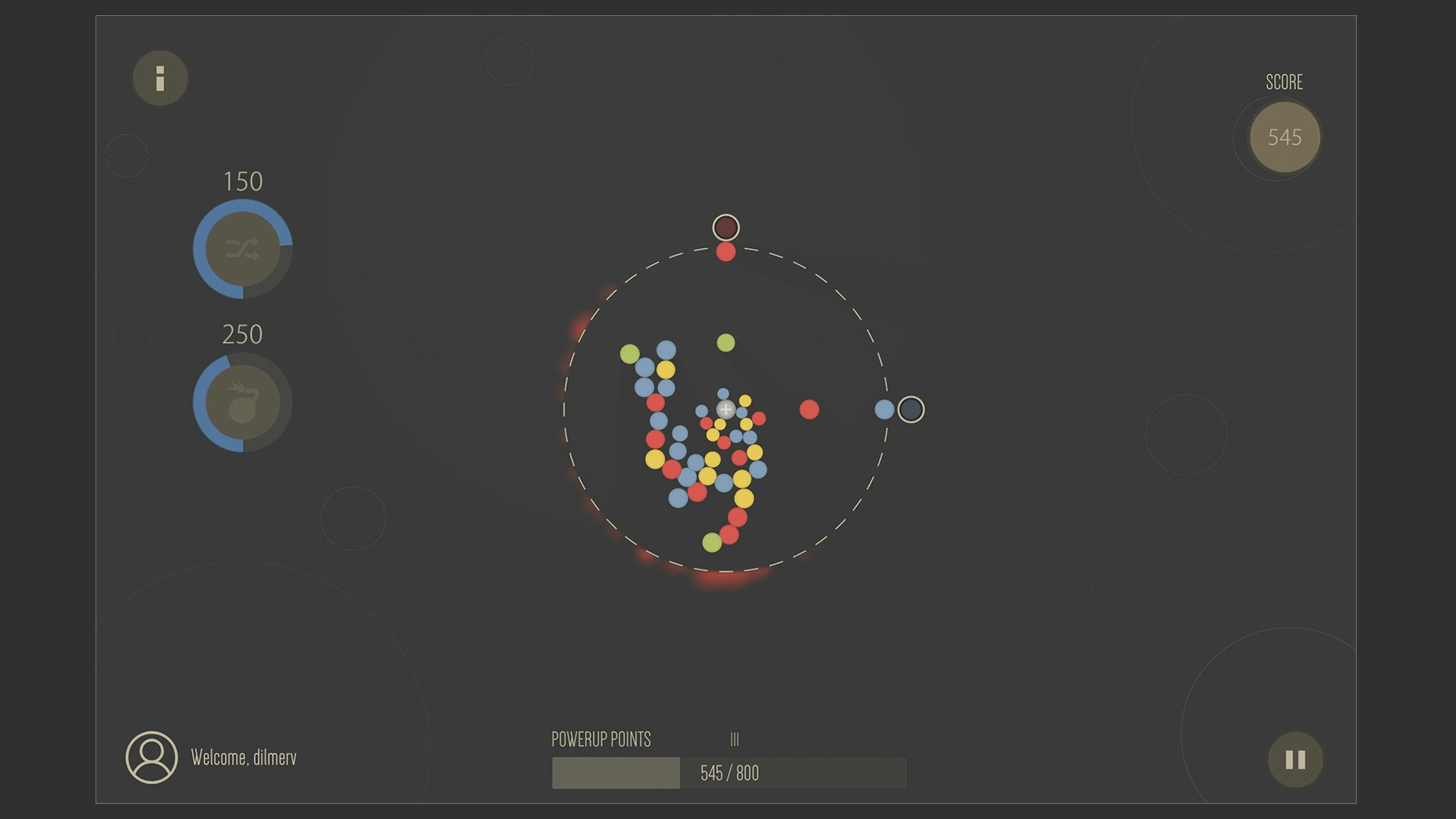Tap the green ball floating above the cluster
Viewport: 1456px width, 819px height.
[x=726, y=344]
